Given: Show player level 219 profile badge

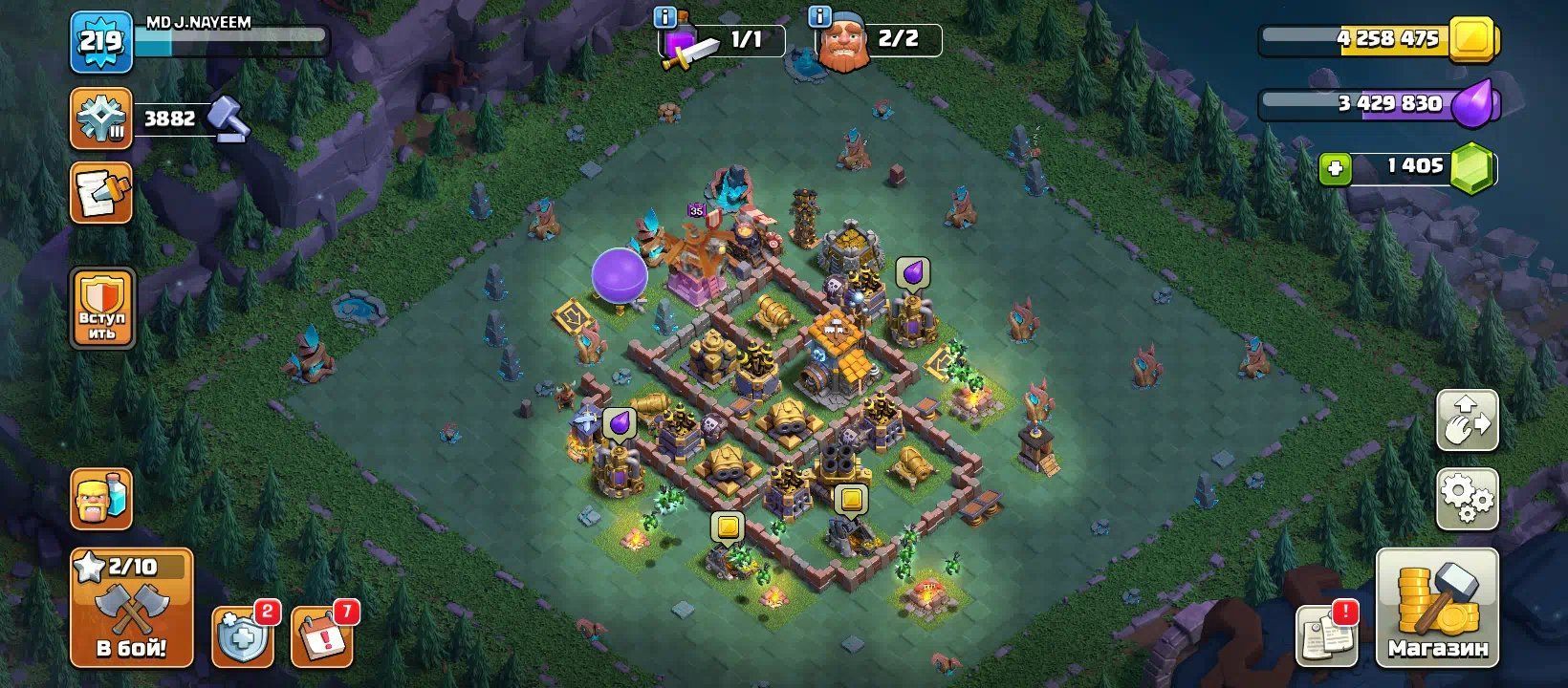Looking at the screenshot, I should click(100, 42).
